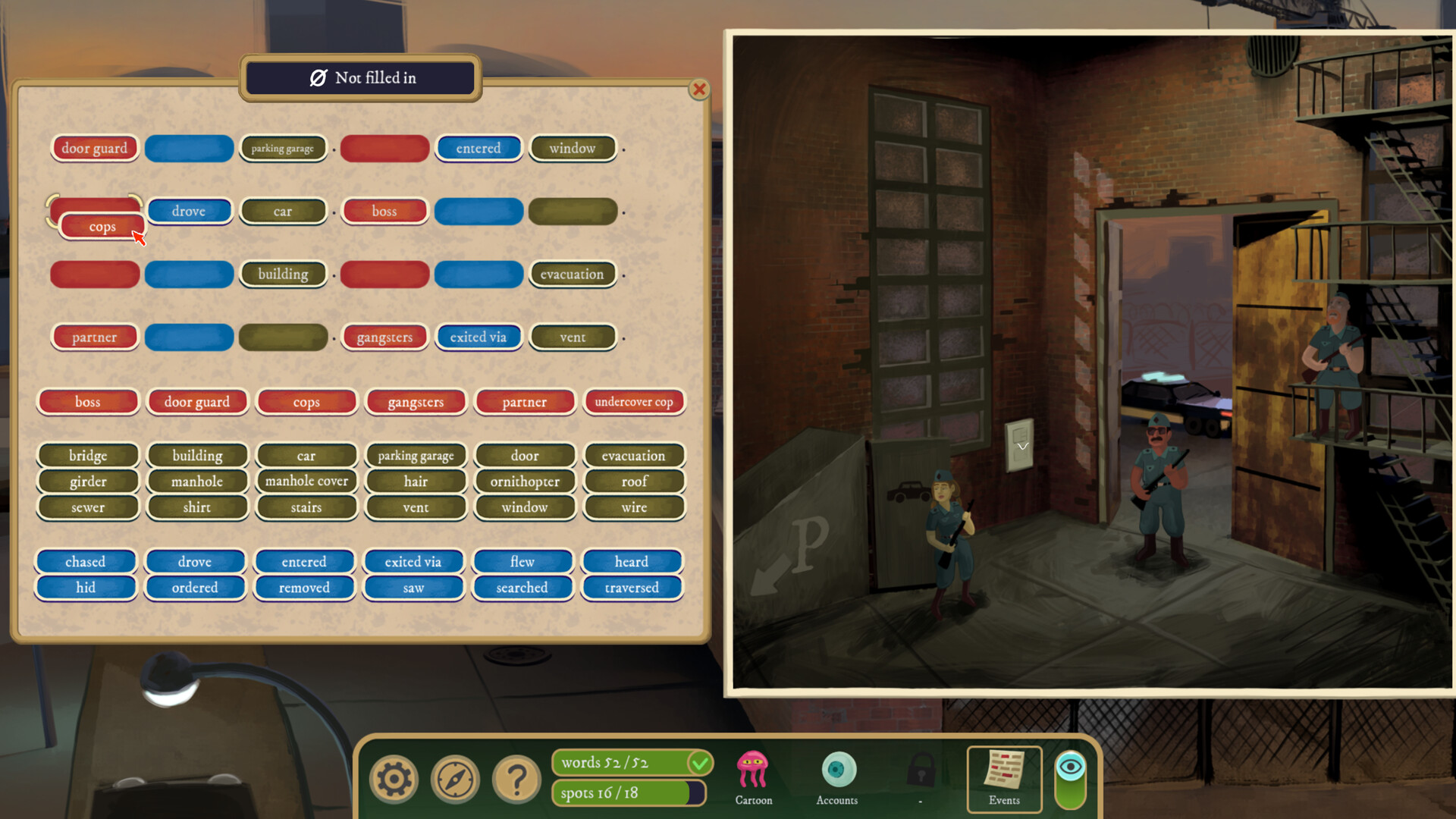Select the bridge location tile
The image size is (1456, 819).
(x=87, y=455)
